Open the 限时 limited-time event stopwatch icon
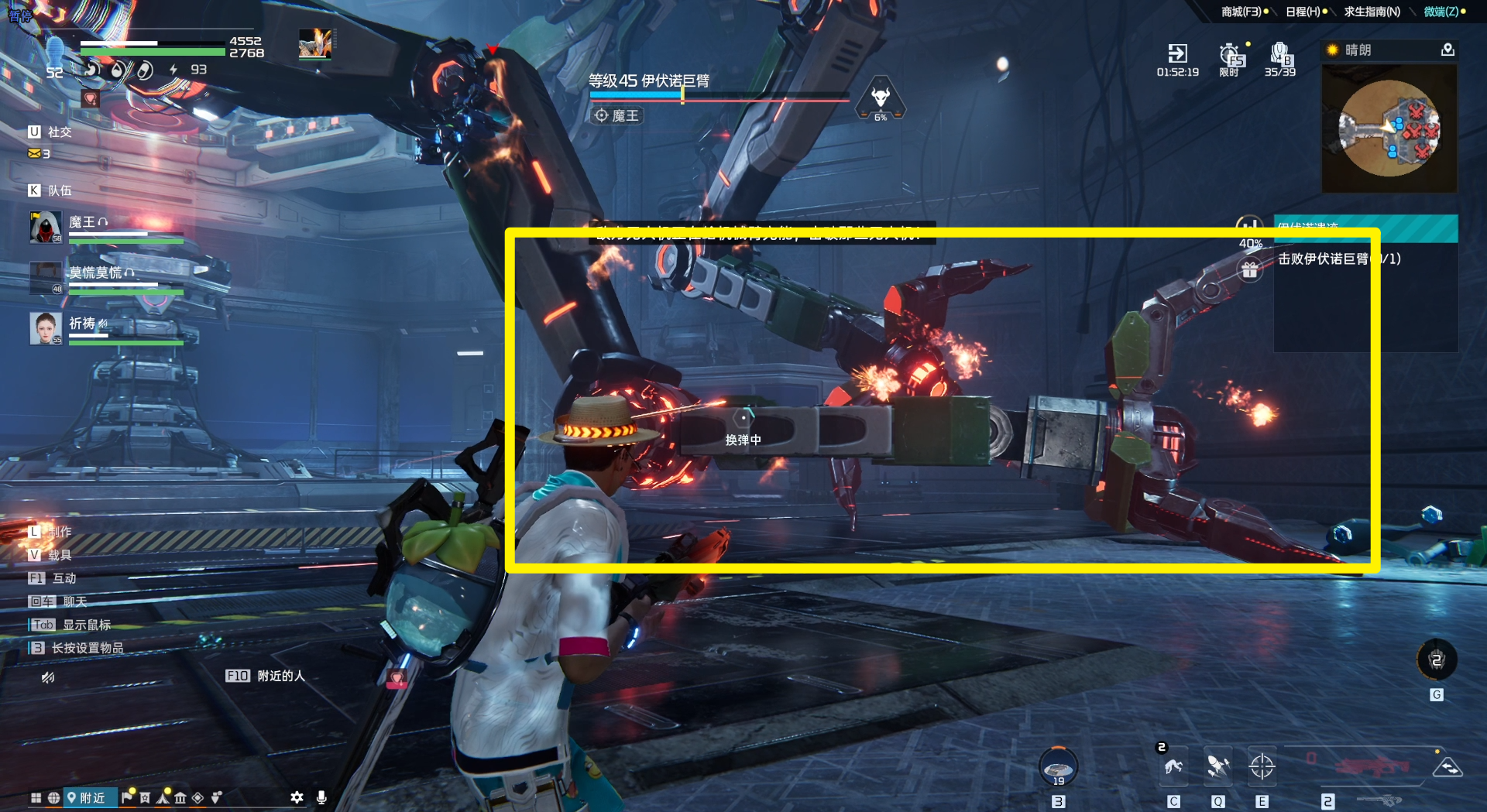Screen dimensions: 1487x812 click(x=1230, y=56)
